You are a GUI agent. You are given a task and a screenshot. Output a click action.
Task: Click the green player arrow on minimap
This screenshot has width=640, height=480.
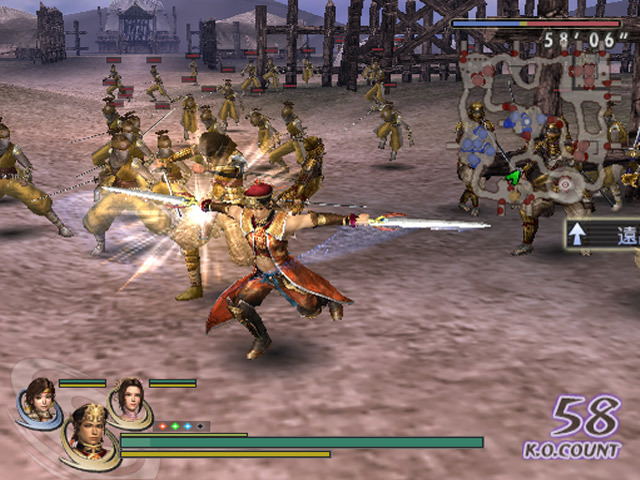(x=514, y=177)
